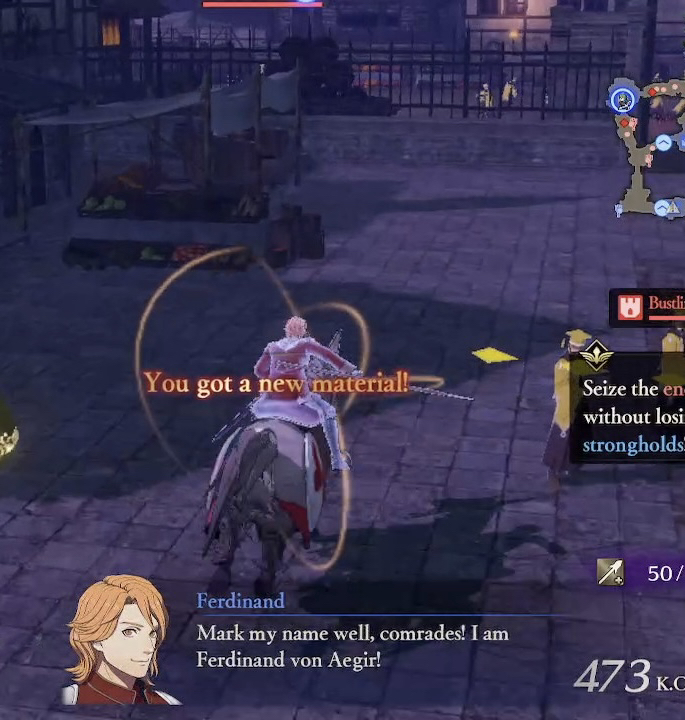Screen dimensions: 685x720
Task: Select the lance weapon icon
Action: 610,572
